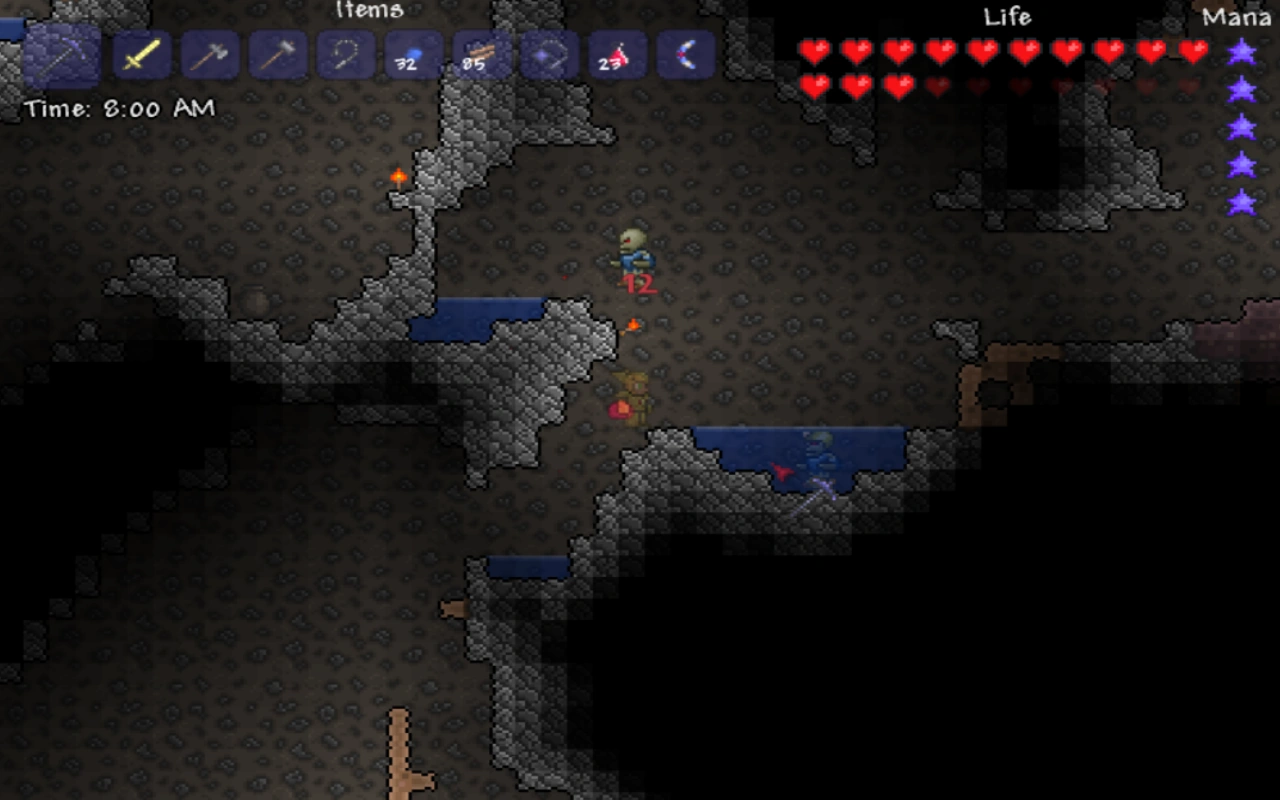This screenshot has height=800, width=1280.
Task: Select the hammer in the hotbar
Action: tap(278, 55)
